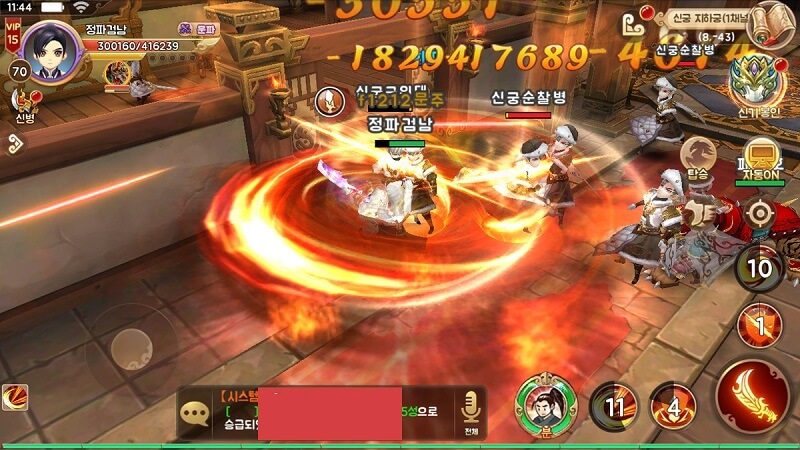Use the shield skill showing 1

(758, 323)
